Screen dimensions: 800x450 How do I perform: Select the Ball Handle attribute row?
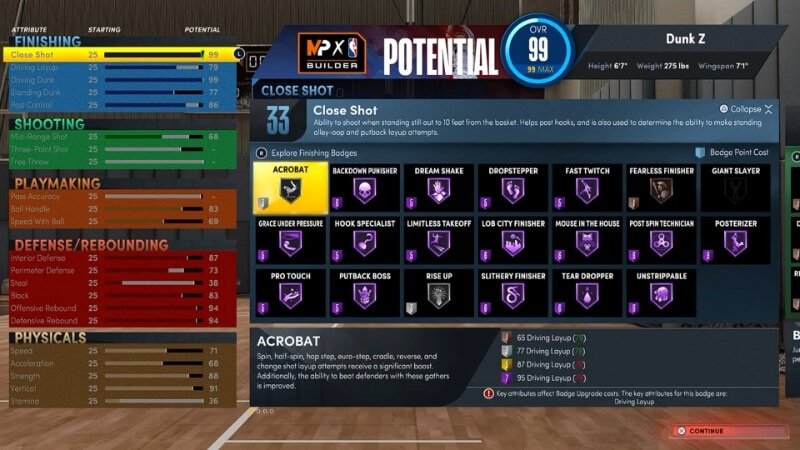120,208
